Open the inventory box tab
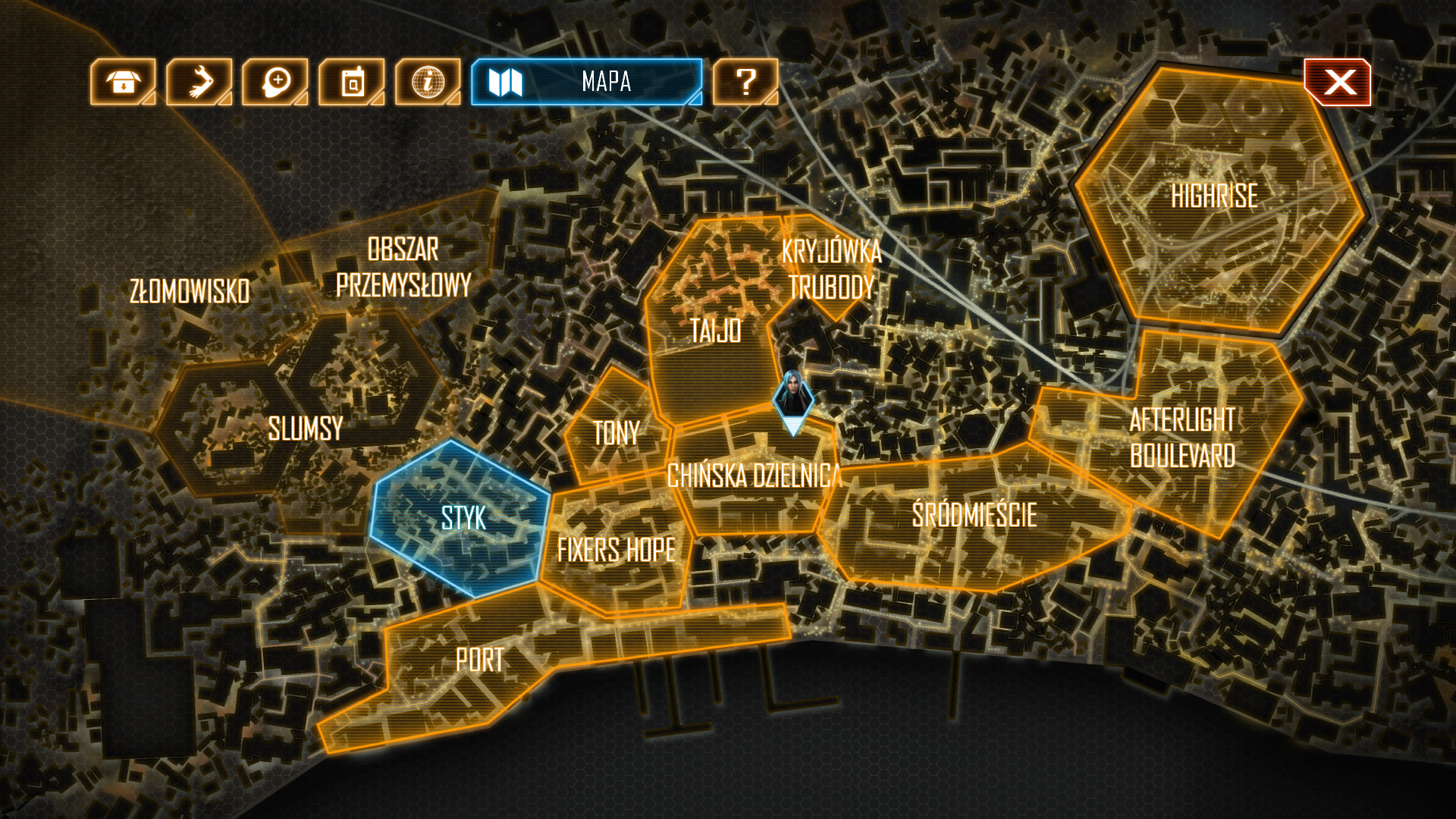 point(123,82)
